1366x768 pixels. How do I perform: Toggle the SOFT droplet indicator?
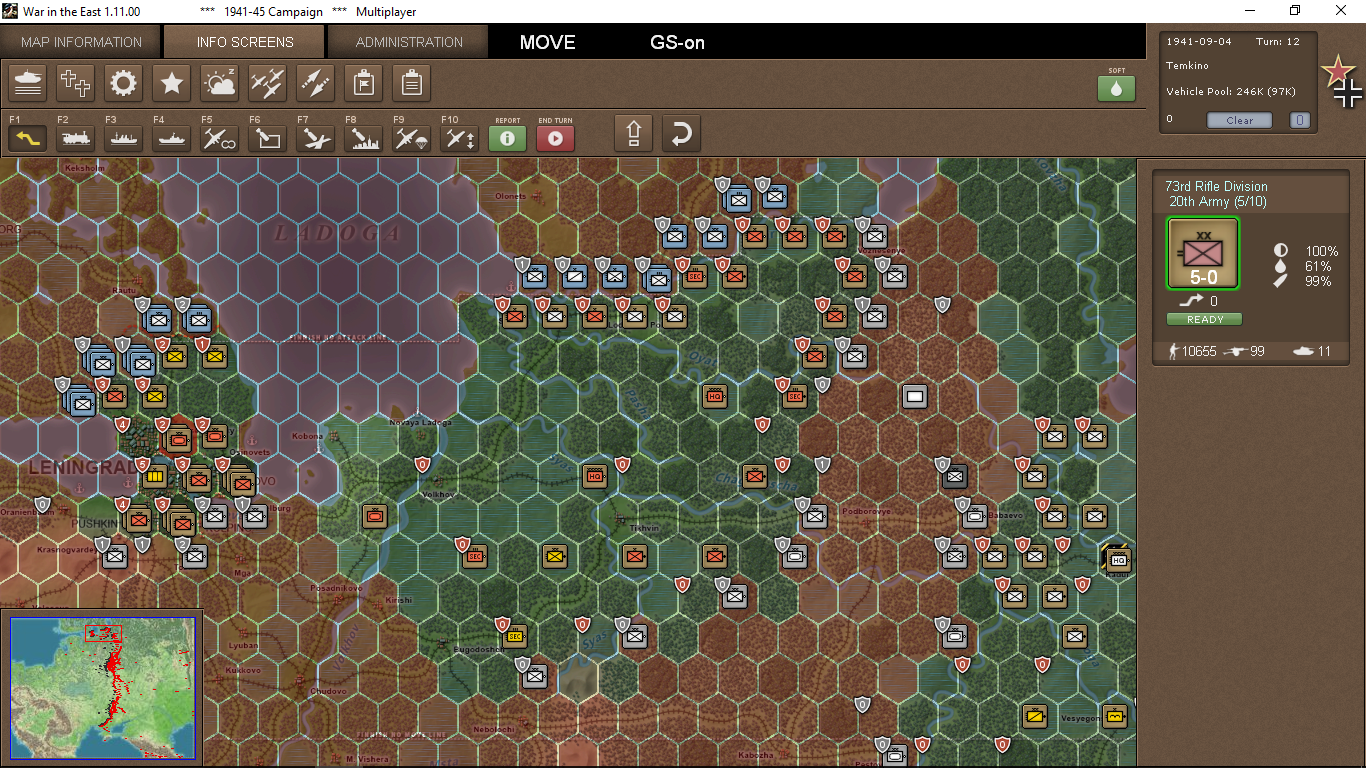click(x=1116, y=88)
